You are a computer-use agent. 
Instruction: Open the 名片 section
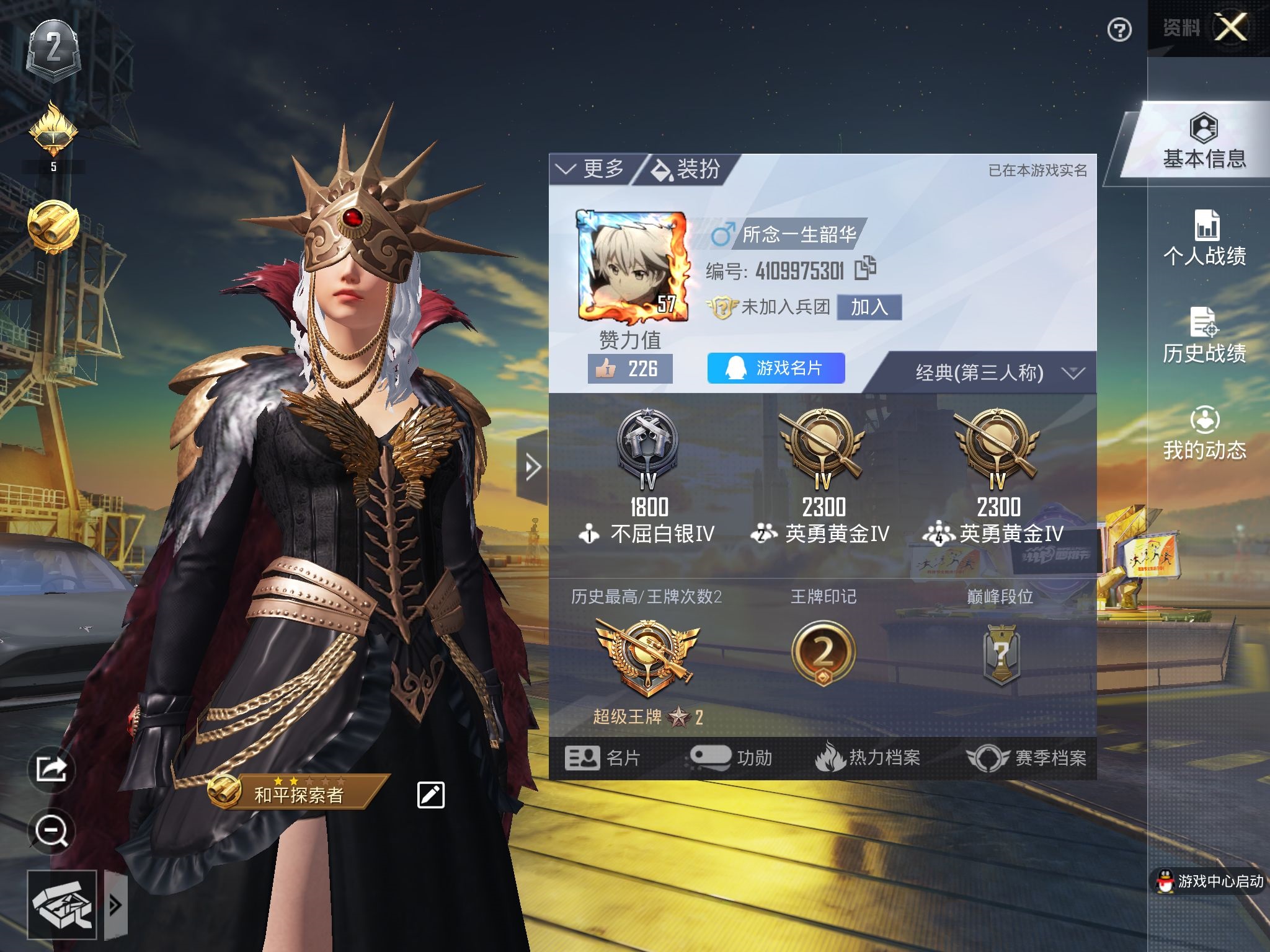pyautogui.click(x=603, y=757)
